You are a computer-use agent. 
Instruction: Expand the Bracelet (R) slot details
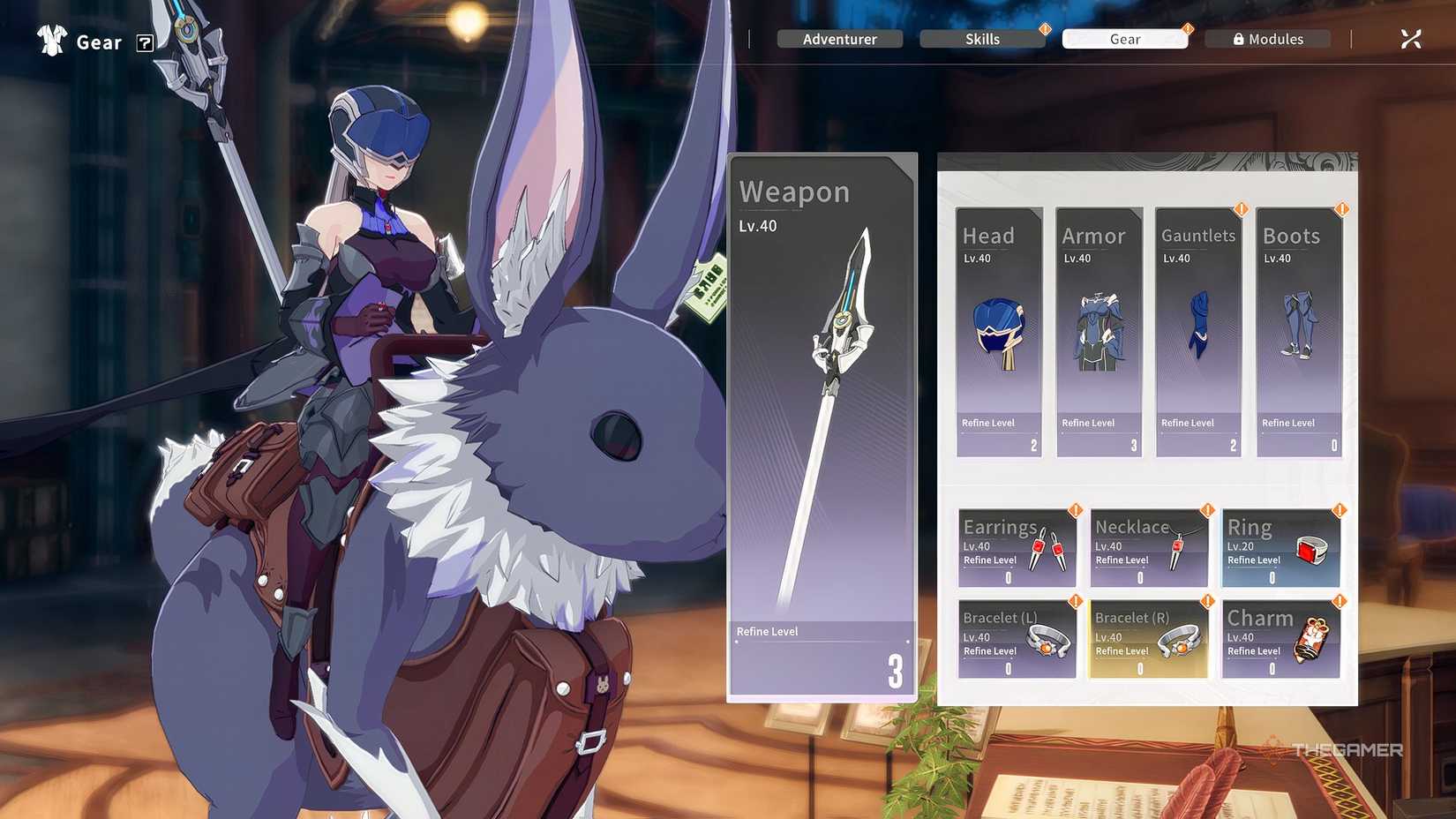point(1148,638)
